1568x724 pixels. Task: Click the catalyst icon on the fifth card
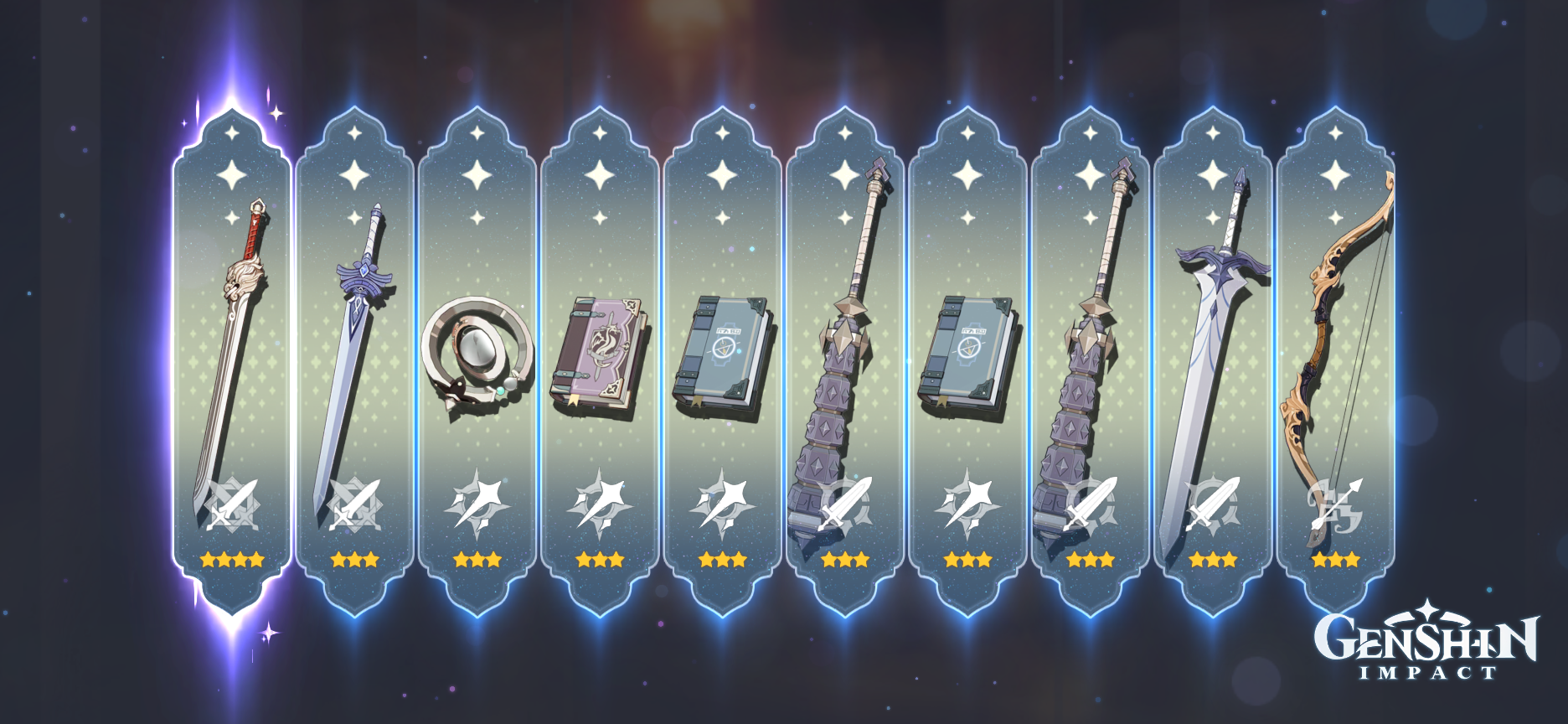[x=722, y=501]
